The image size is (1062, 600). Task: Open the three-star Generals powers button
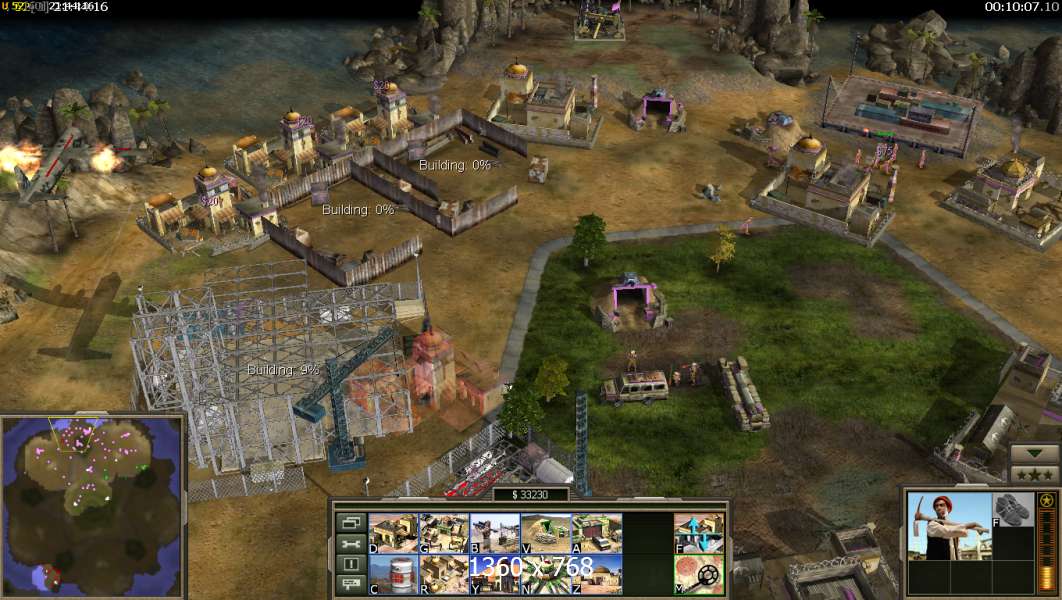[1033, 475]
